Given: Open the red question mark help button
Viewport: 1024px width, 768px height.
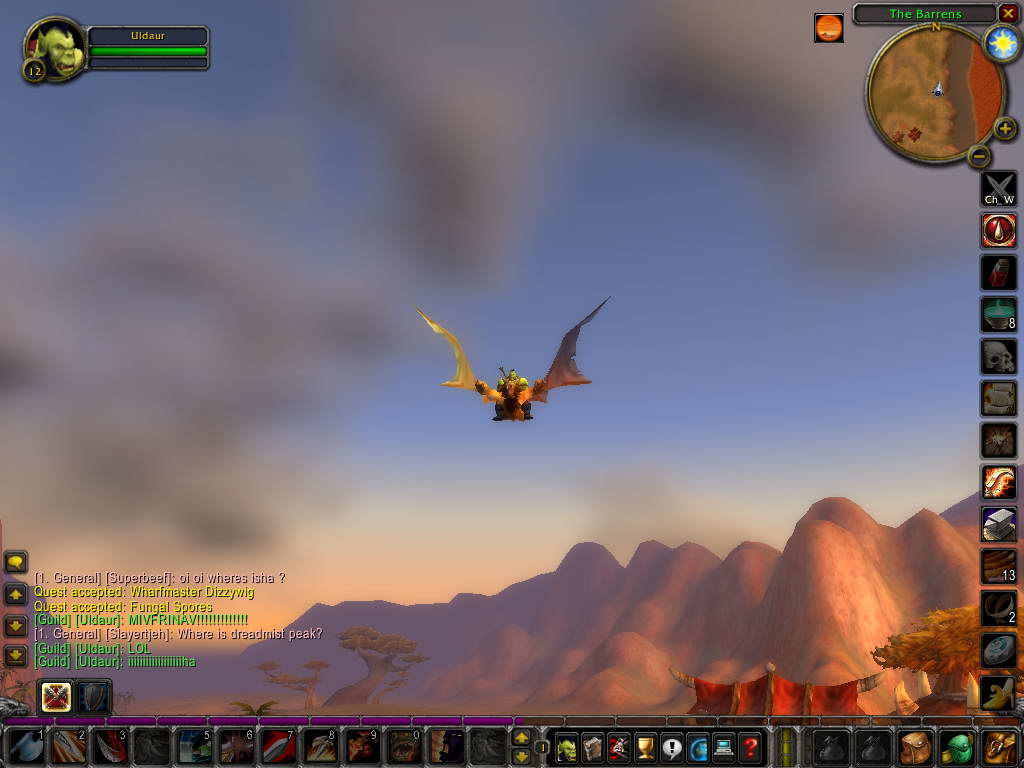Looking at the screenshot, I should pos(749,746).
